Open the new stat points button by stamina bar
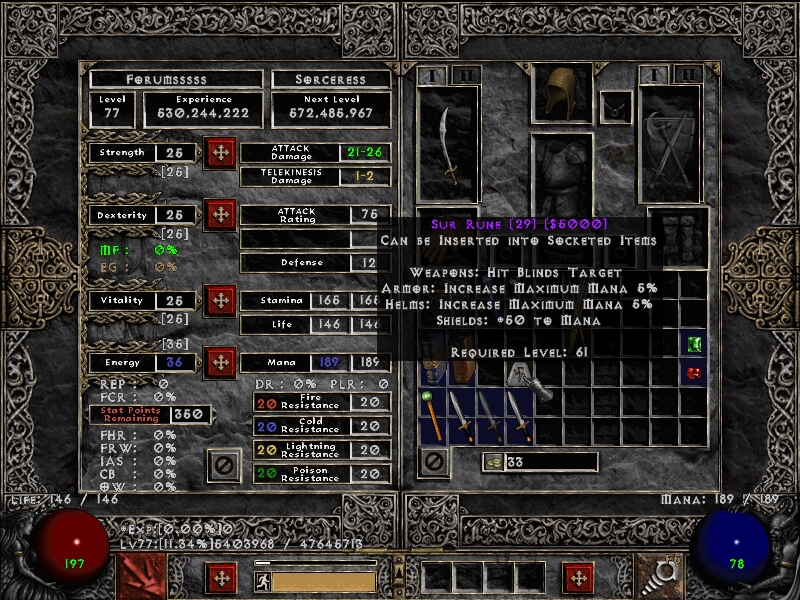Viewport: 800px width, 600px height. click(x=221, y=578)
